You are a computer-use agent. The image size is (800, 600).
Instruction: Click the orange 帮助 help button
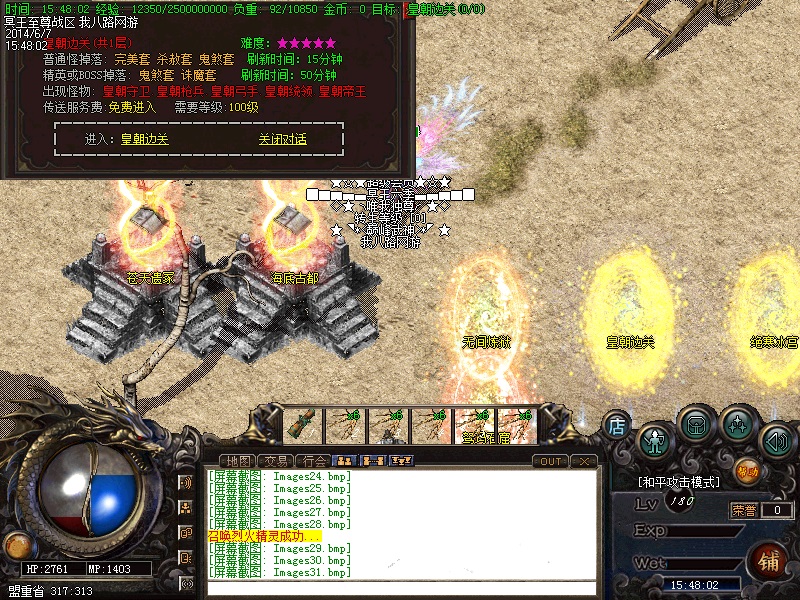pyautogui.click(x=746, y=468)
